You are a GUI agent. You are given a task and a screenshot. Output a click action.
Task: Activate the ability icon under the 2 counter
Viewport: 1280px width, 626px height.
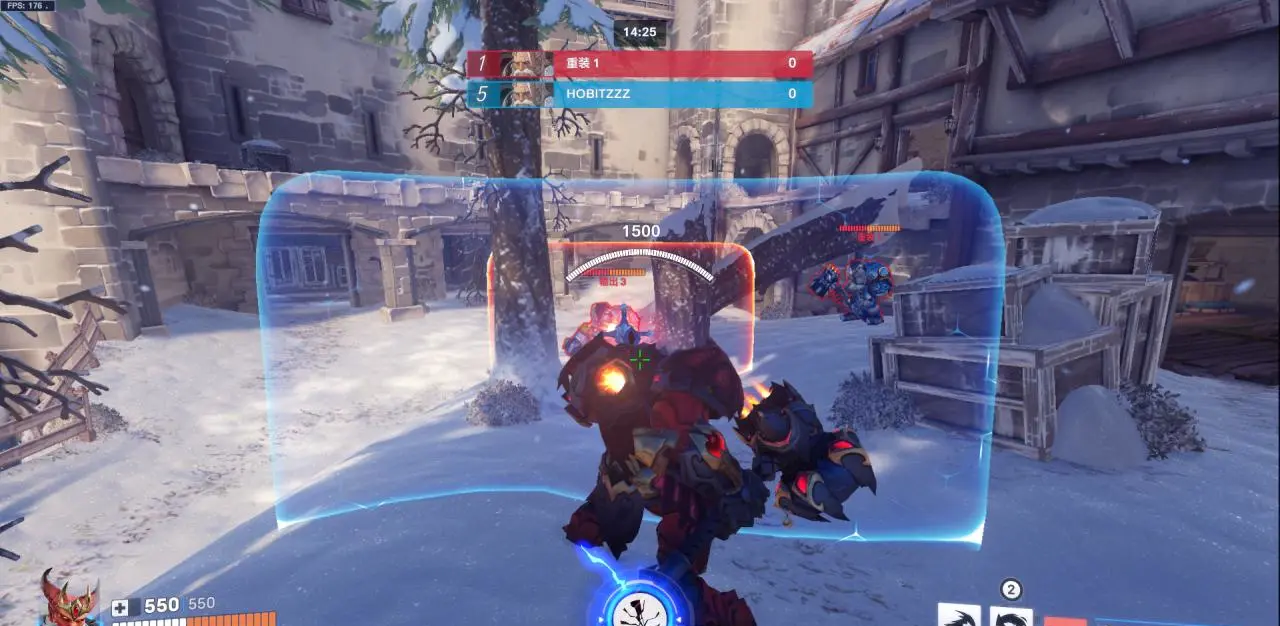[1010, 616]
